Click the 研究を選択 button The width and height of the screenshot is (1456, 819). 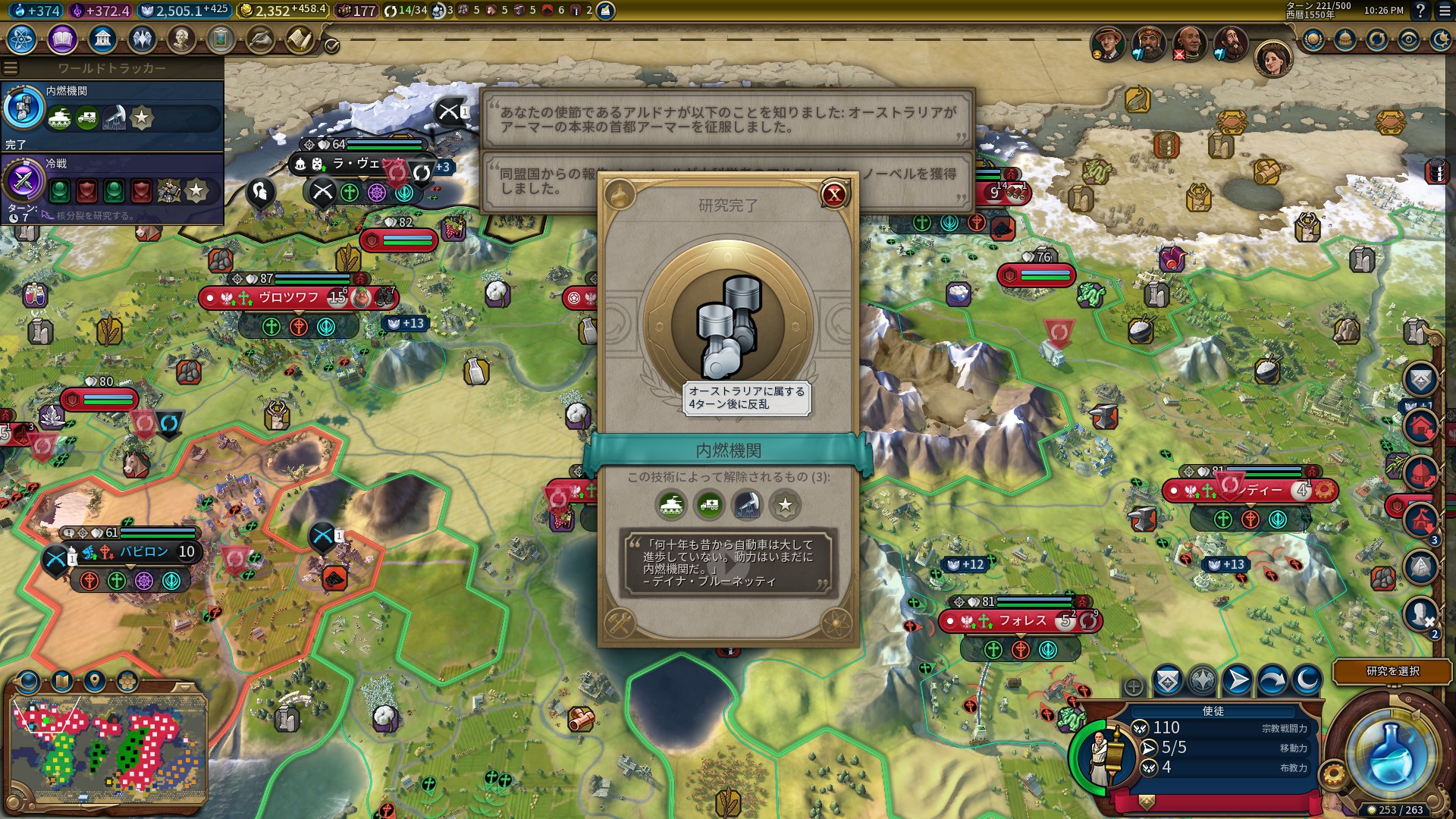1392,671
